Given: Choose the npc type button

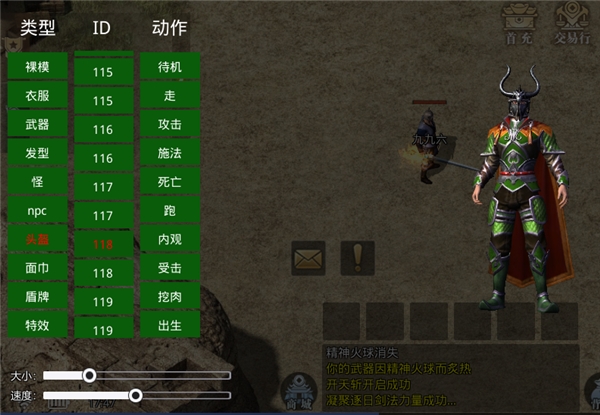Looking at the screenshot, I should (x=38, y=211).
